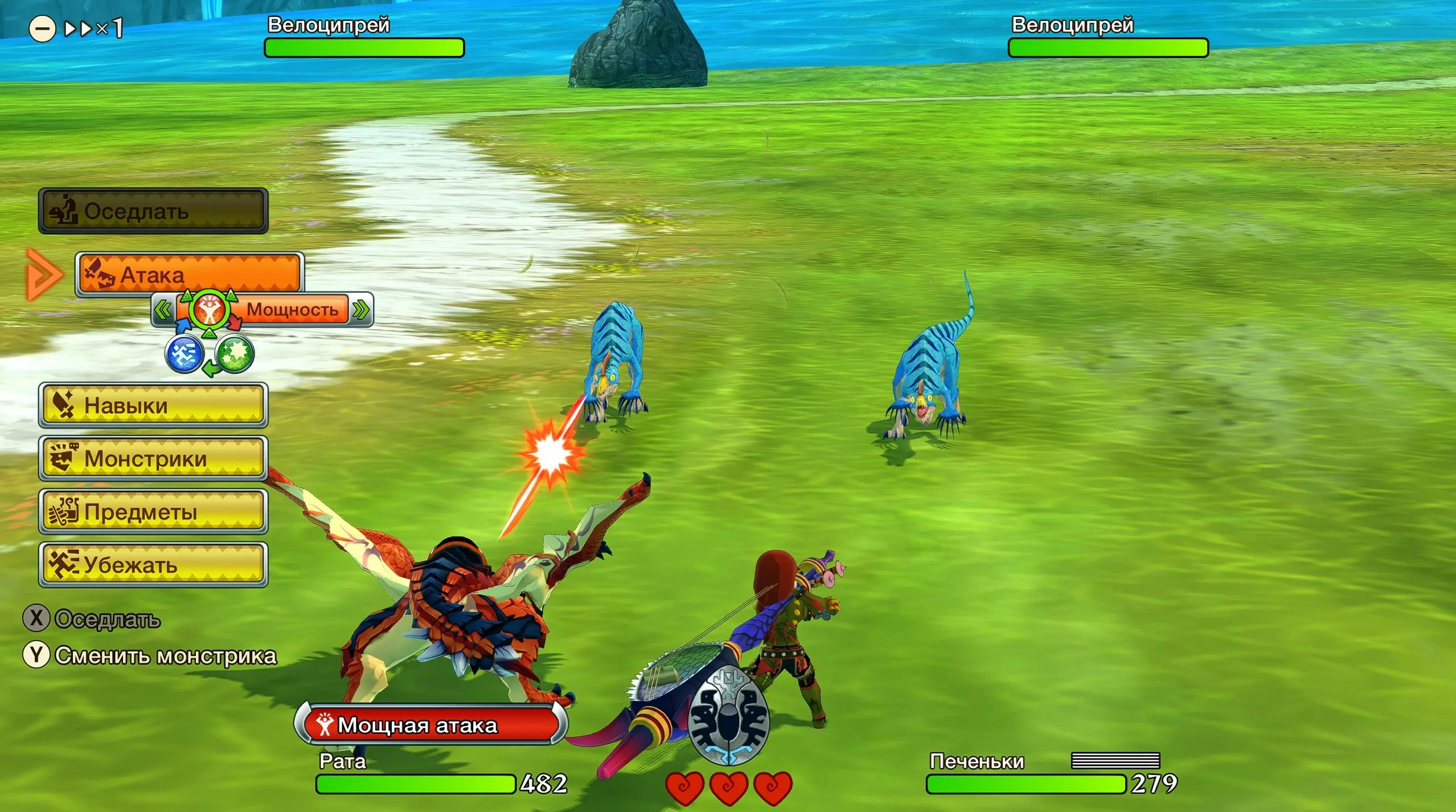The image size is (1456, 812).
Task: Select the Мощная атака monster action
Action: click(430, 725)
